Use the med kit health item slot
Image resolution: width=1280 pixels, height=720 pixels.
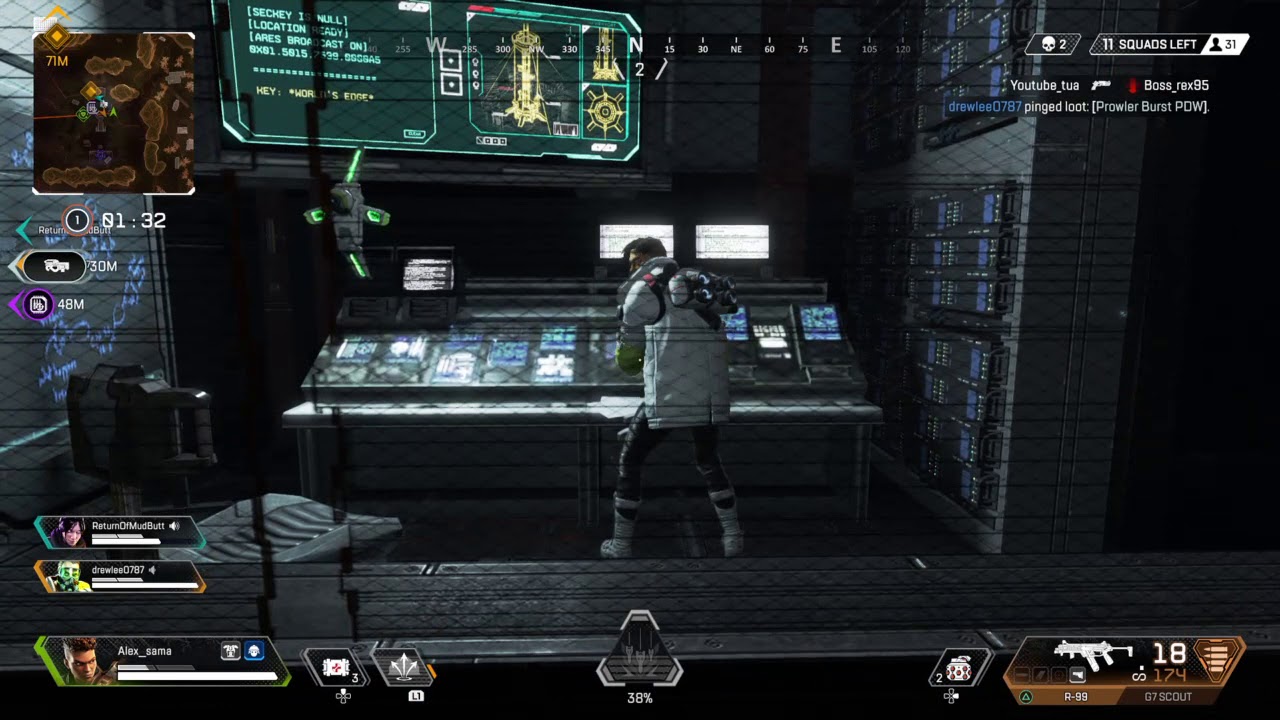click(x=337, y=667)
